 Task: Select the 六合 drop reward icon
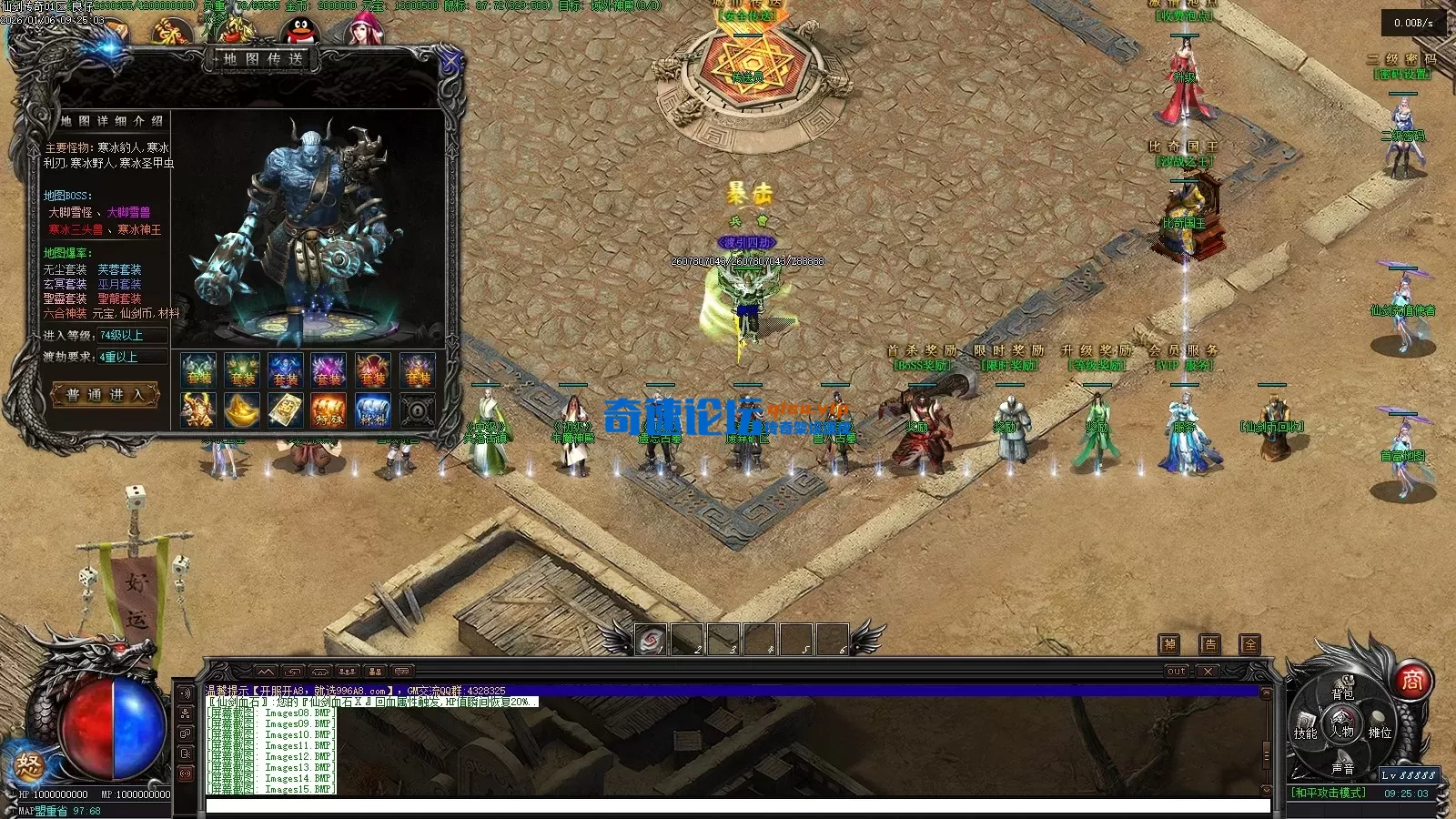click(x=198, y=409)
